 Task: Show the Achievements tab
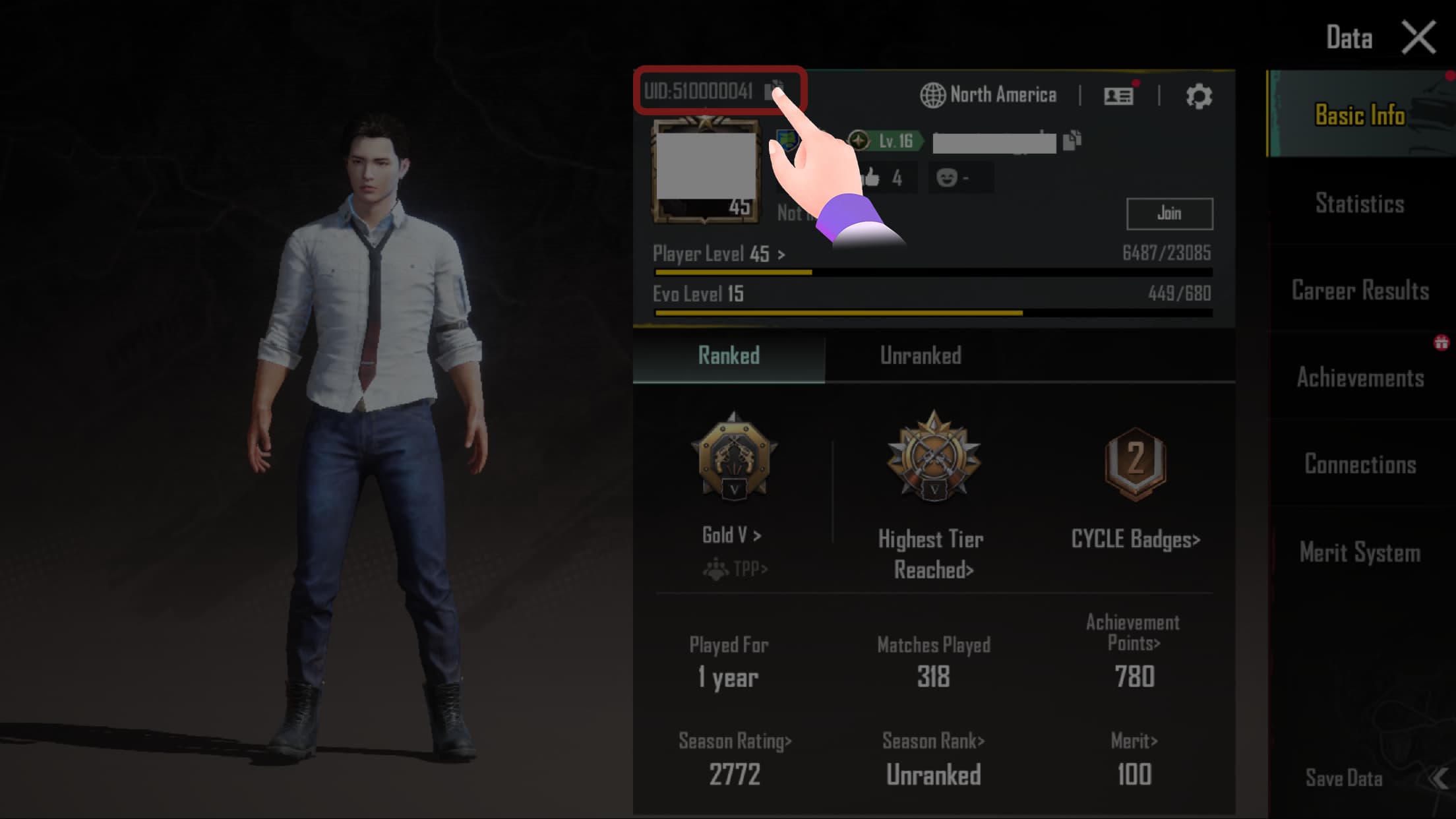(1360, 378)
